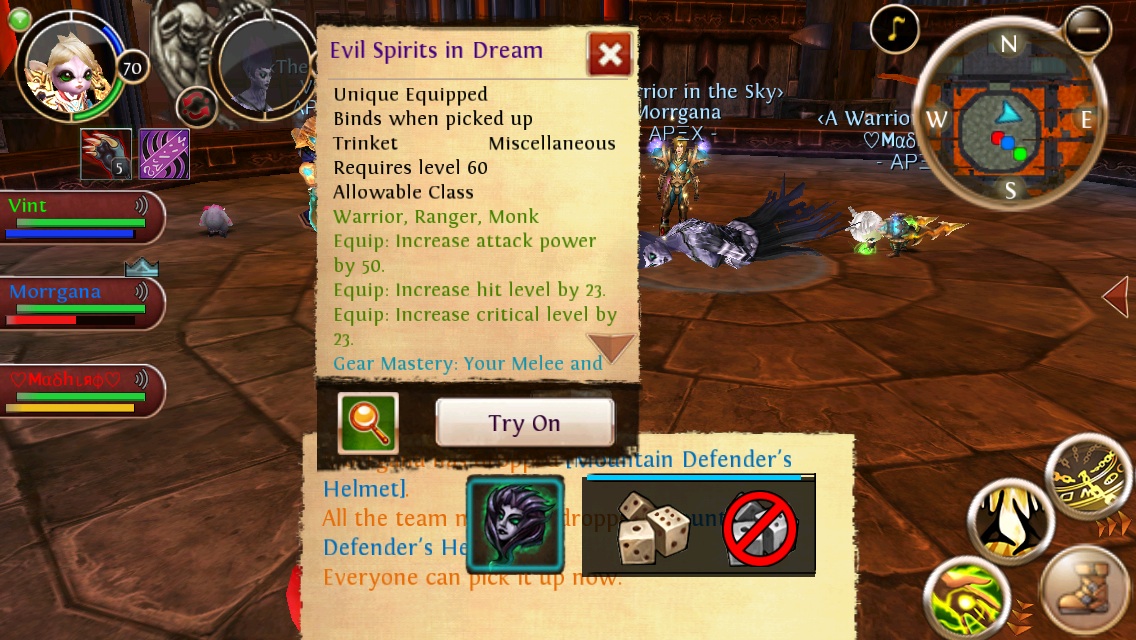Toggle the music note button
The height and width of the screenshot is (640, 1136).
click(894, 30)
